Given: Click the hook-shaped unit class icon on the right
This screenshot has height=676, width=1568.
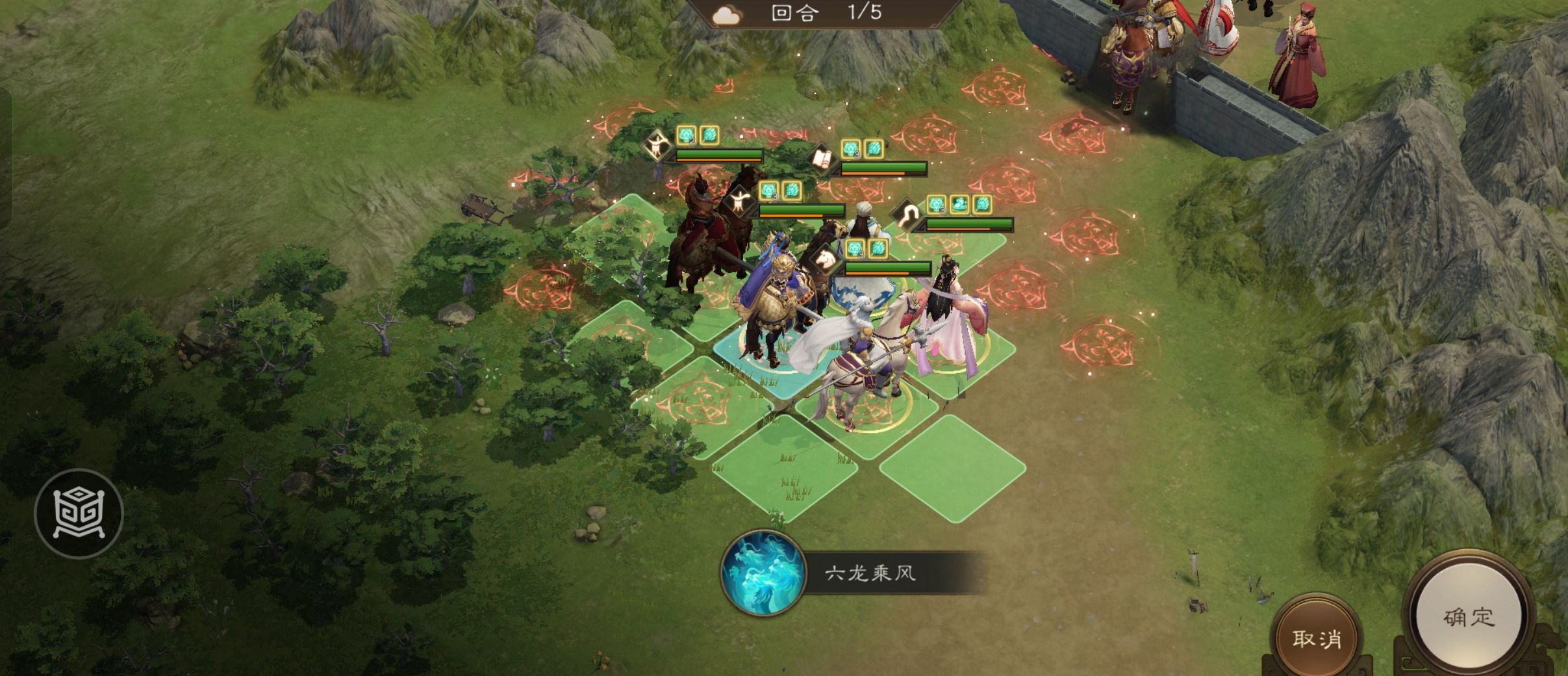Looking at the screenshot, I should [x=907, y=213].
